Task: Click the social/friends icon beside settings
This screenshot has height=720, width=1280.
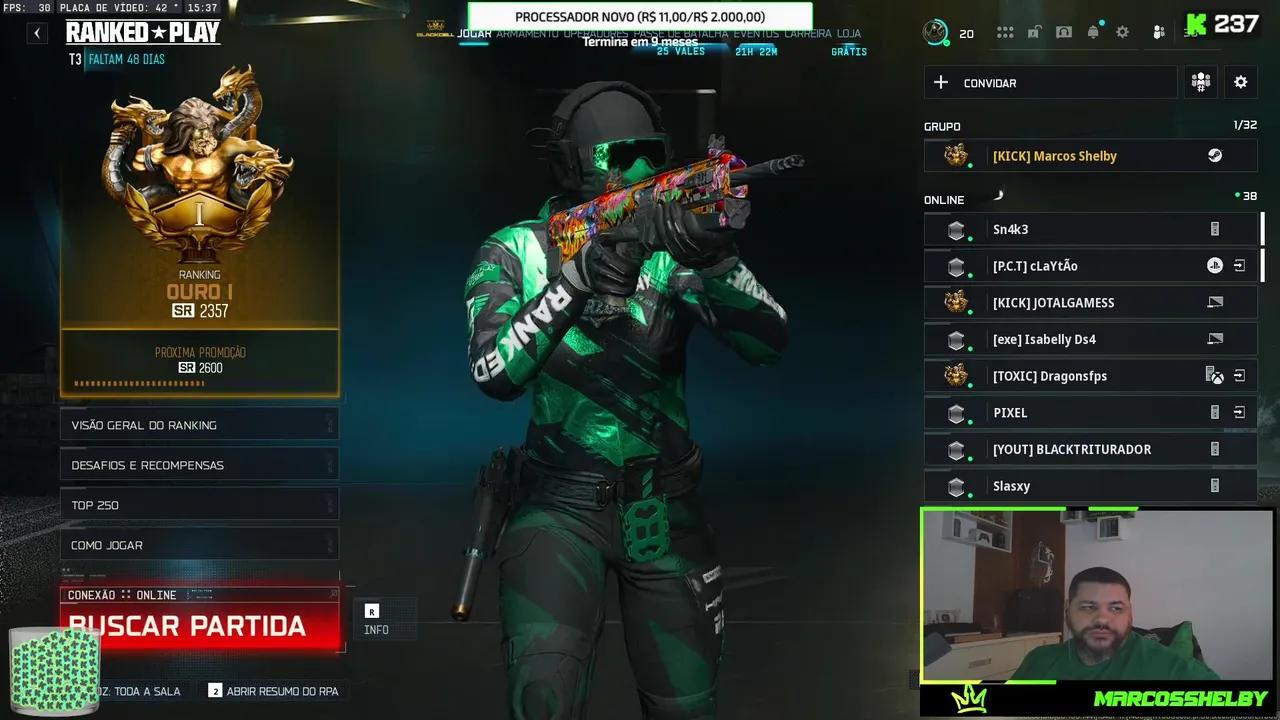Action: [x=1157, y=31]
